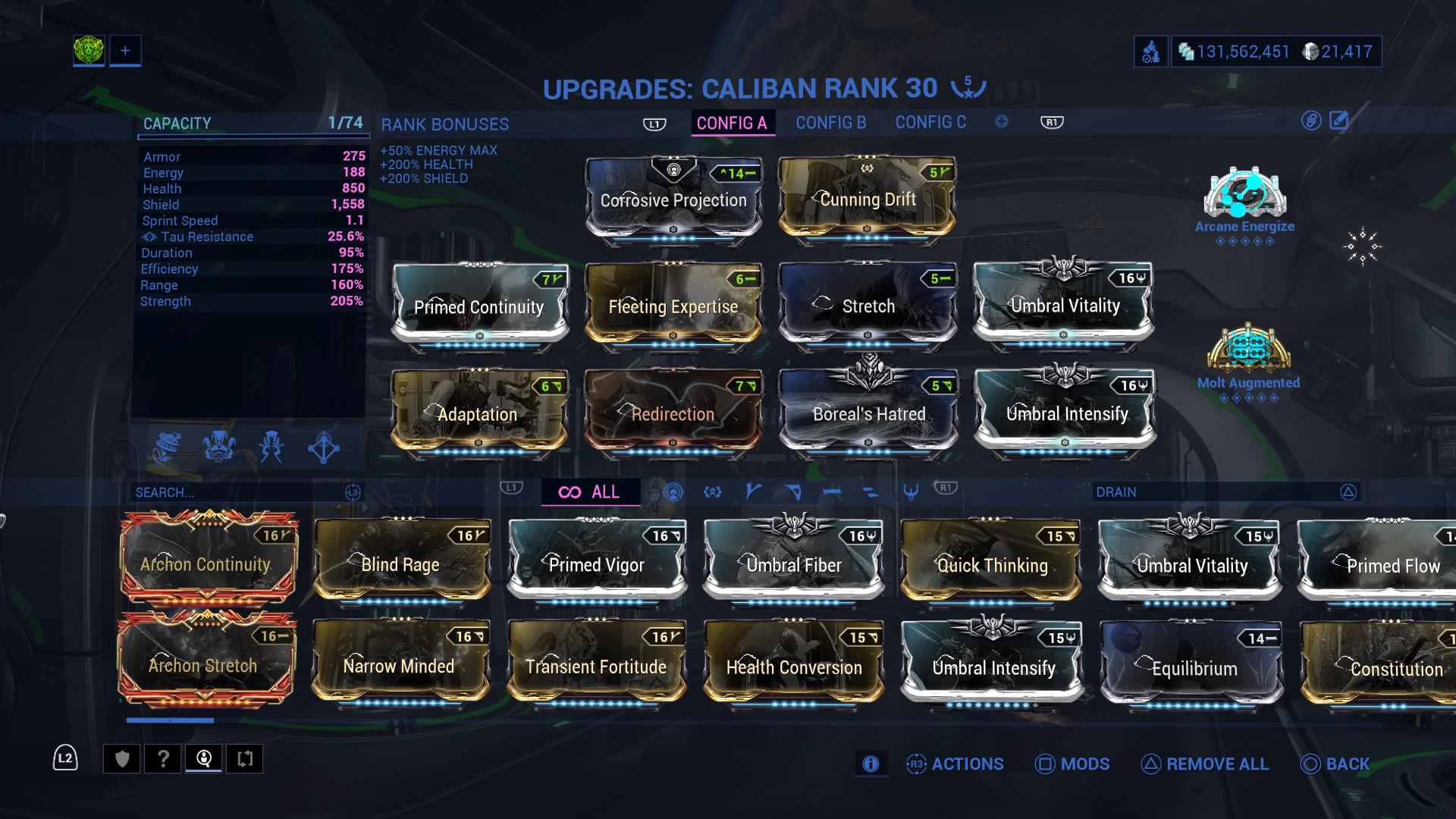The width and height of the screenshot is (1456, 819).
Task: Switch to CONFIG C
Action: (x=930, y=122)
